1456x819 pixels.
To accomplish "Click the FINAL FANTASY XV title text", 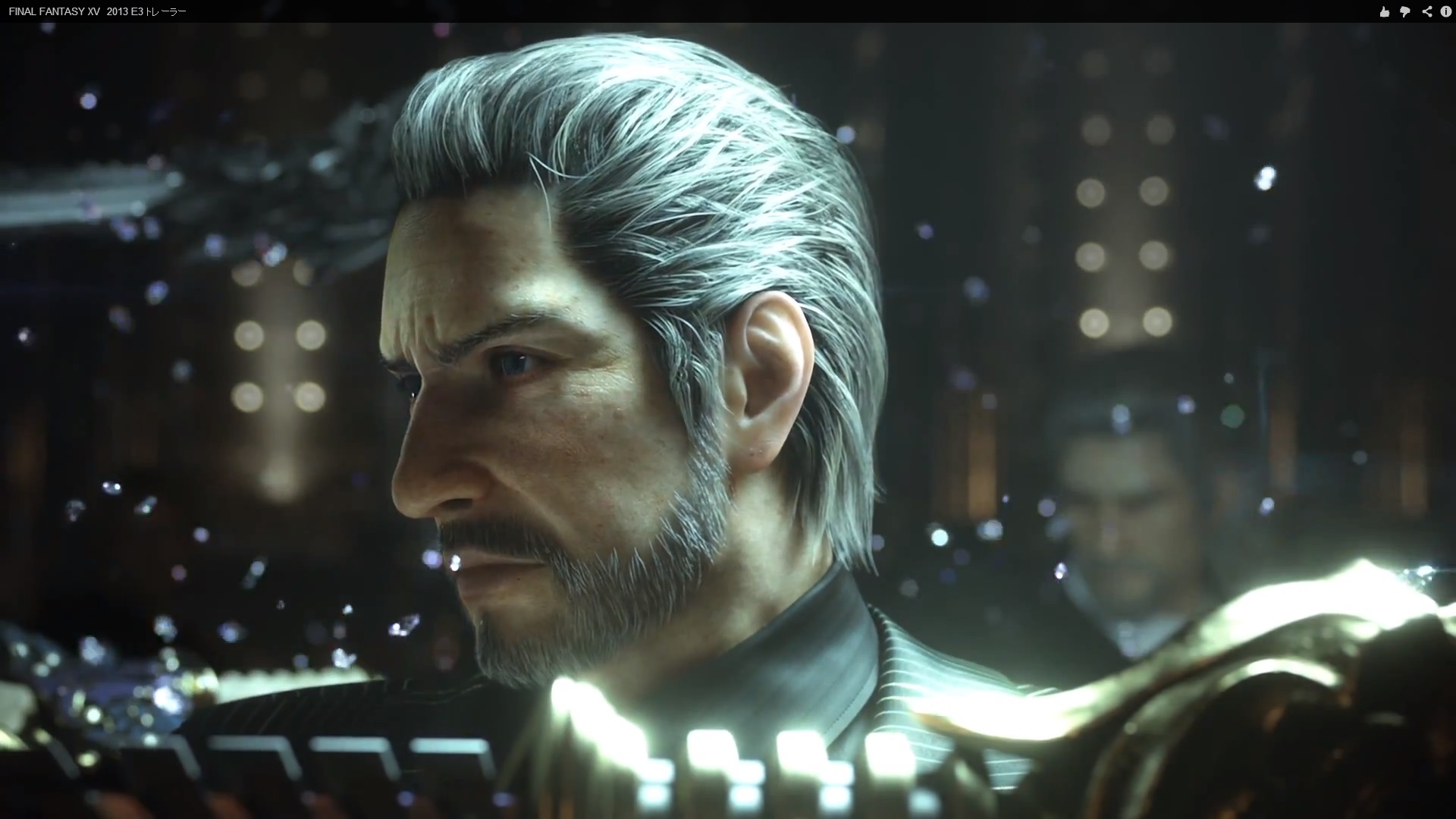I will coord(53,11).
